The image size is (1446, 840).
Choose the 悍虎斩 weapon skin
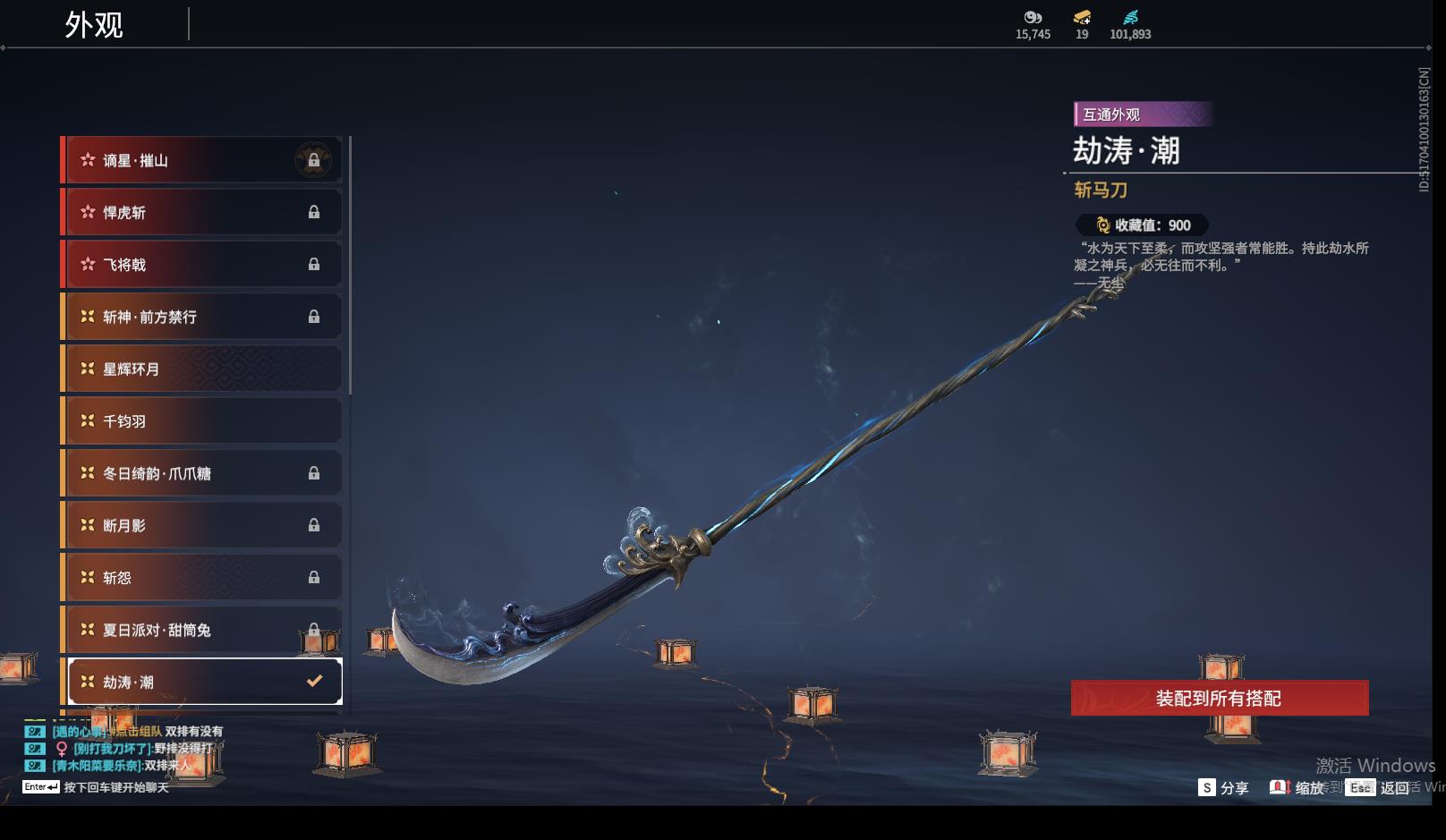[201, 212]
